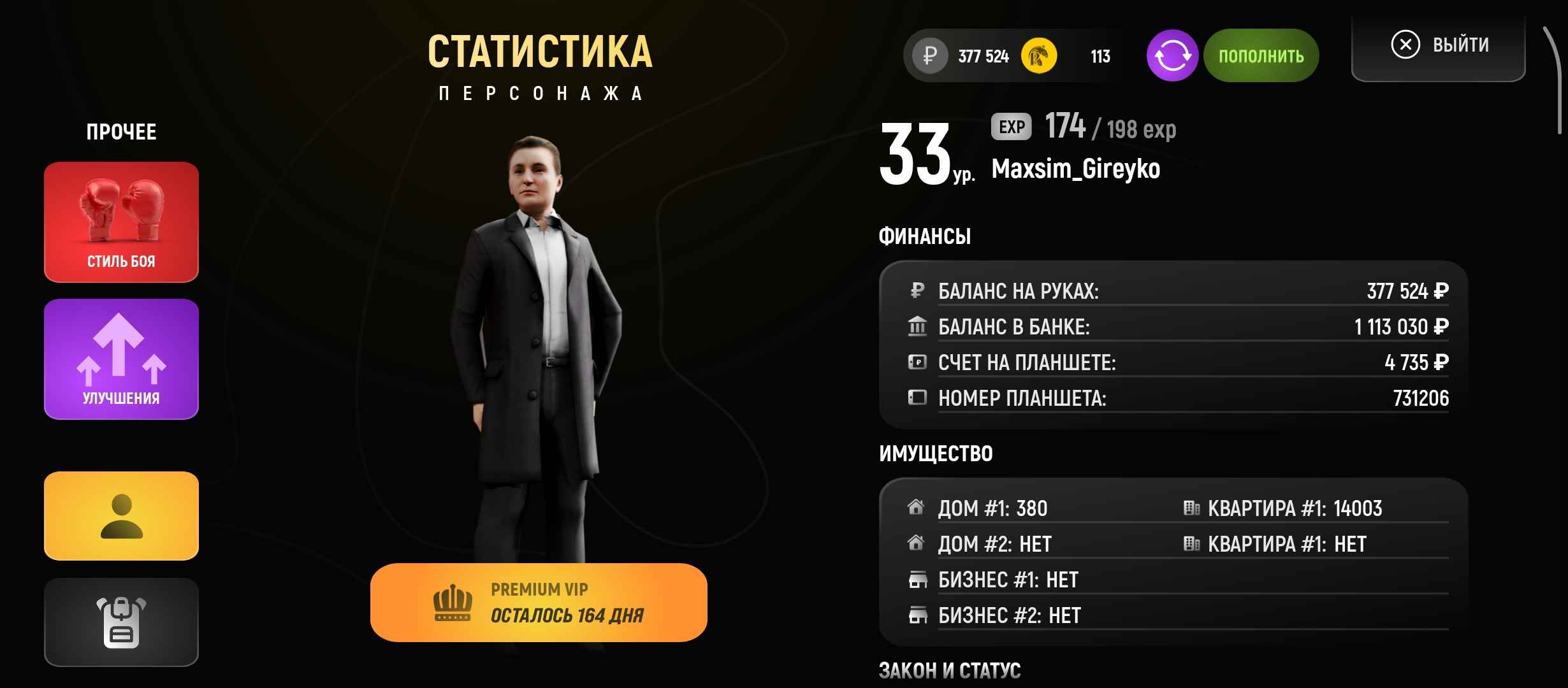
Task: Open the backpack inventory button
Action: point(121,622)
